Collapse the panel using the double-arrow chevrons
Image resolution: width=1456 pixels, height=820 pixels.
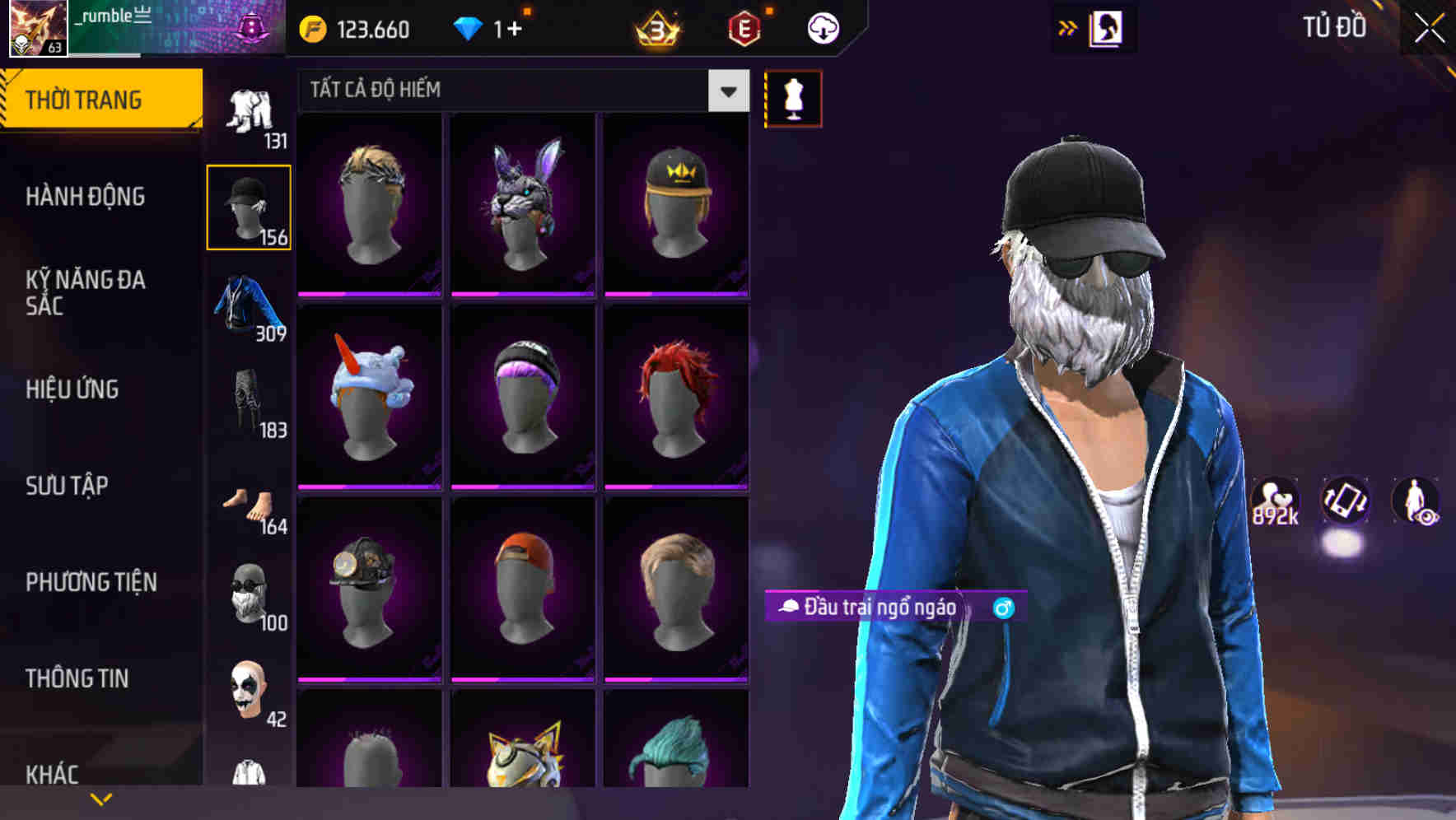(1068, 27)
